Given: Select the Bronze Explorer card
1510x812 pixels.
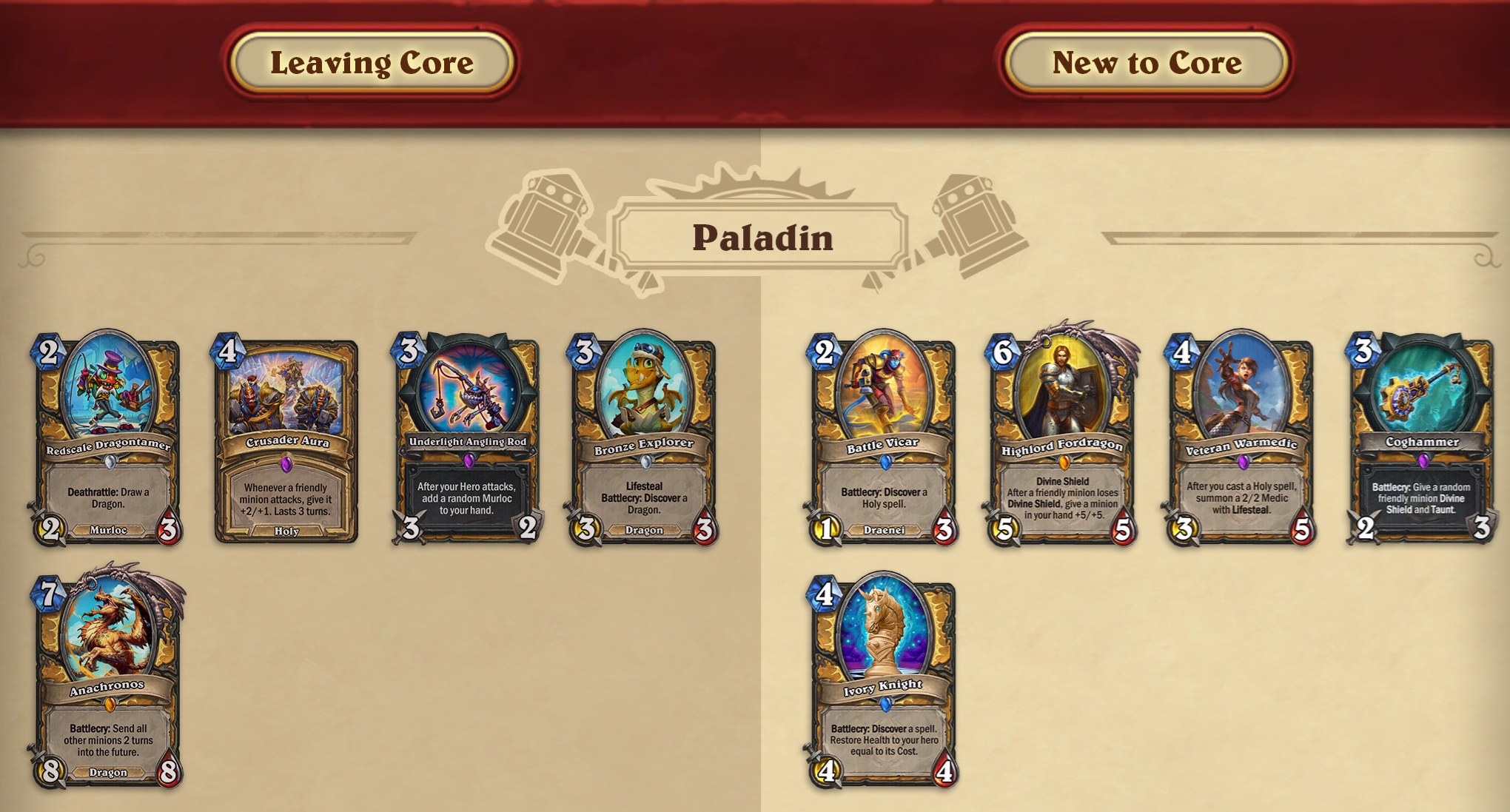Looking at the screenshot, I should (644, 440).
